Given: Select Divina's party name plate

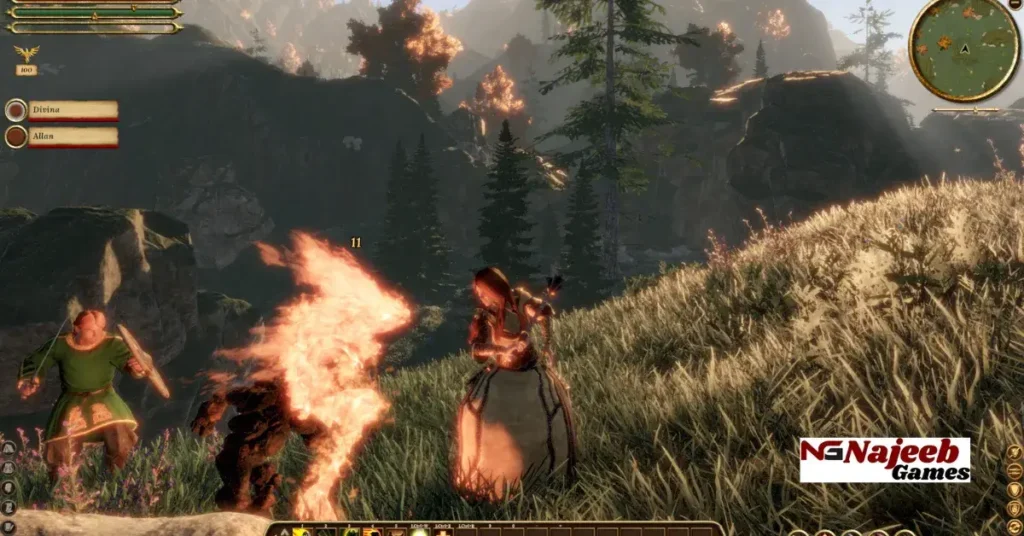Looking at the screenshot, I should [73, 110].
